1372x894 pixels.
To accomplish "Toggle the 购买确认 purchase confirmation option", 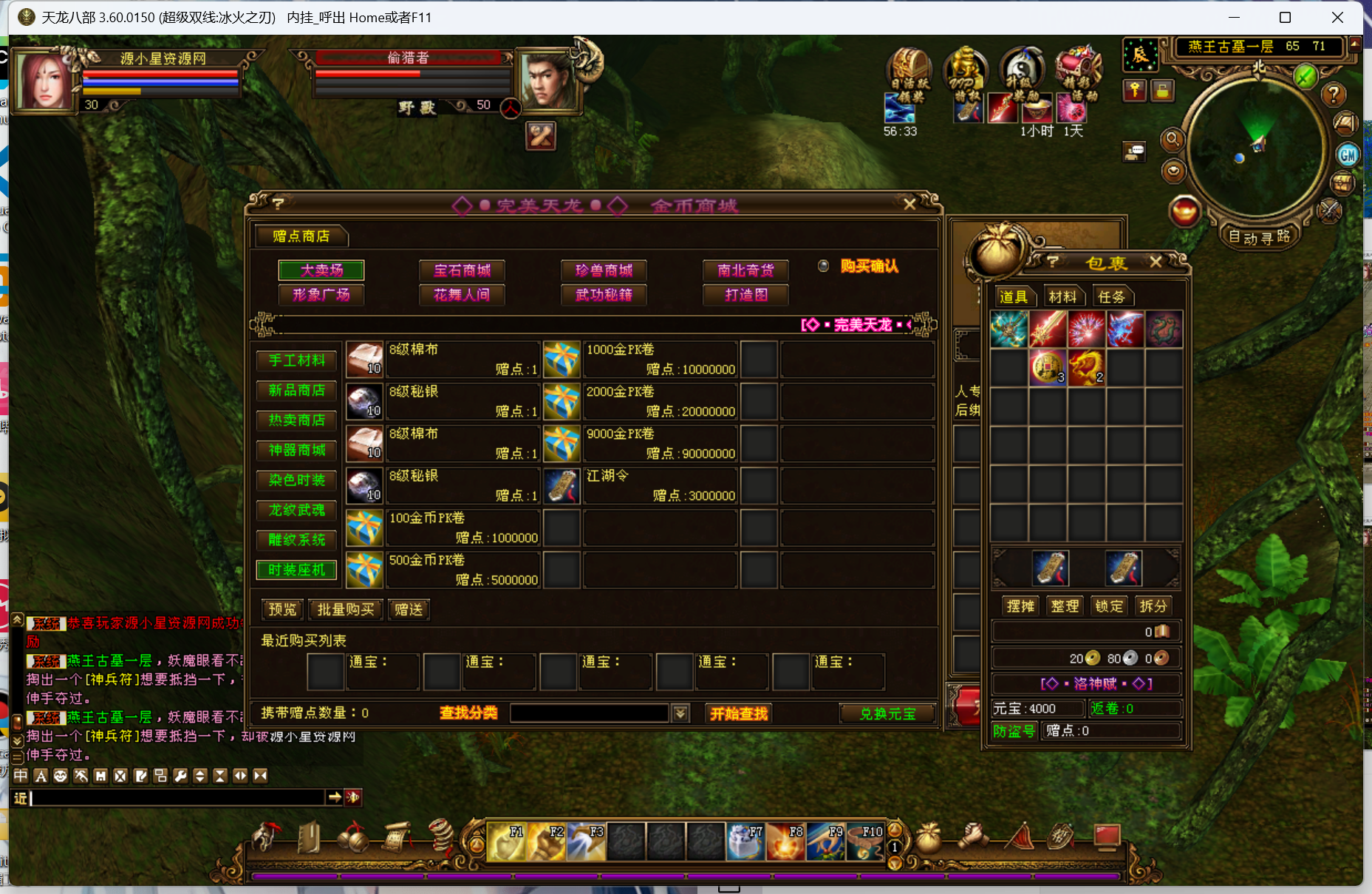I will click(x=824, y=266).
